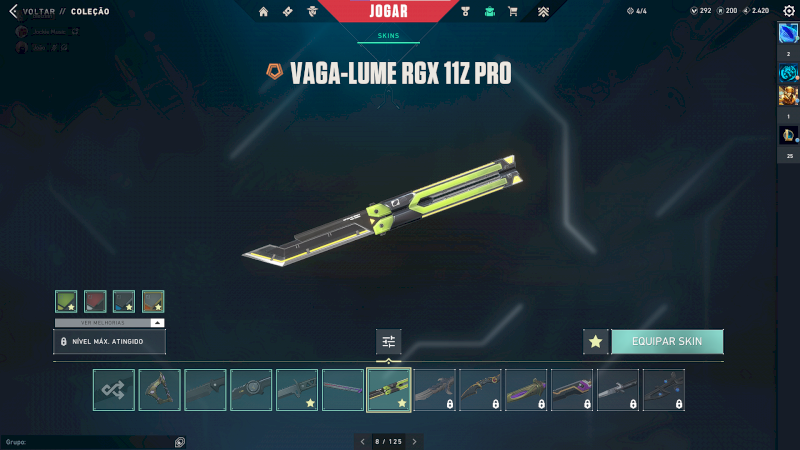
Task: Open the skin filter sliders button
Action: click(389, 342)
